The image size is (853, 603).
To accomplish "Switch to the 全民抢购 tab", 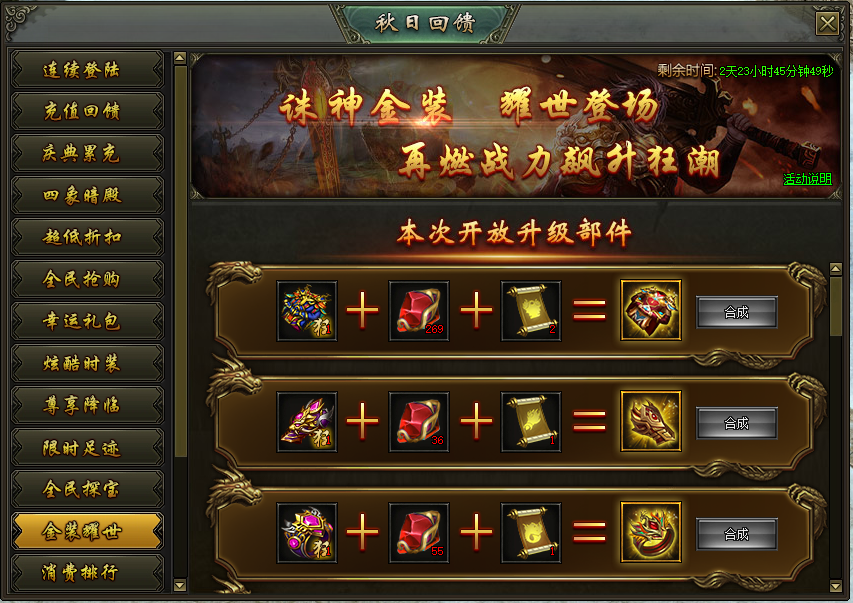I will [87, 280].
